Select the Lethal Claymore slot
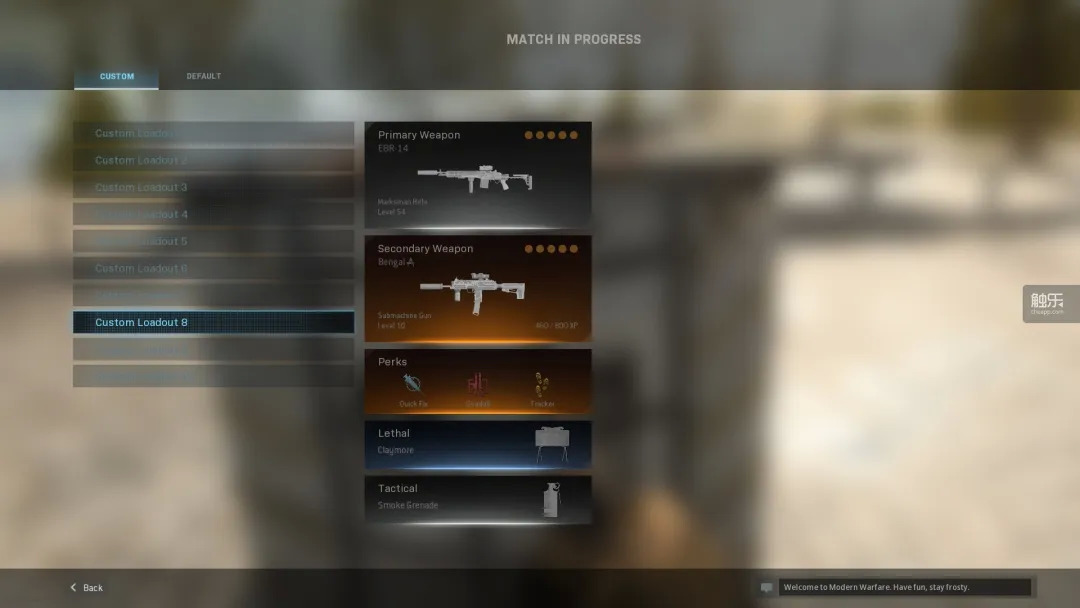 [477, 444]
